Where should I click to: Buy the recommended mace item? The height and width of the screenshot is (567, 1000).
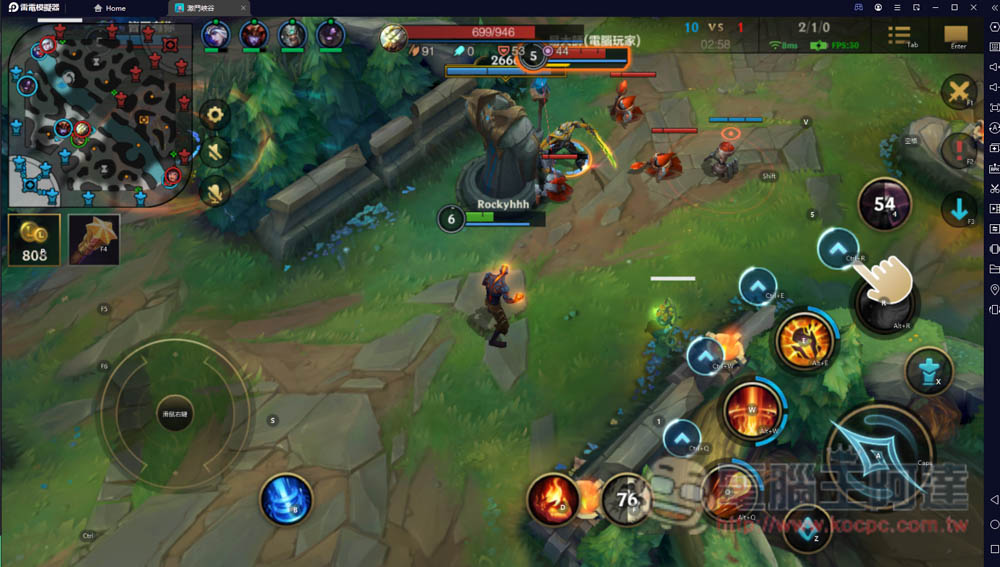point(94,240)
